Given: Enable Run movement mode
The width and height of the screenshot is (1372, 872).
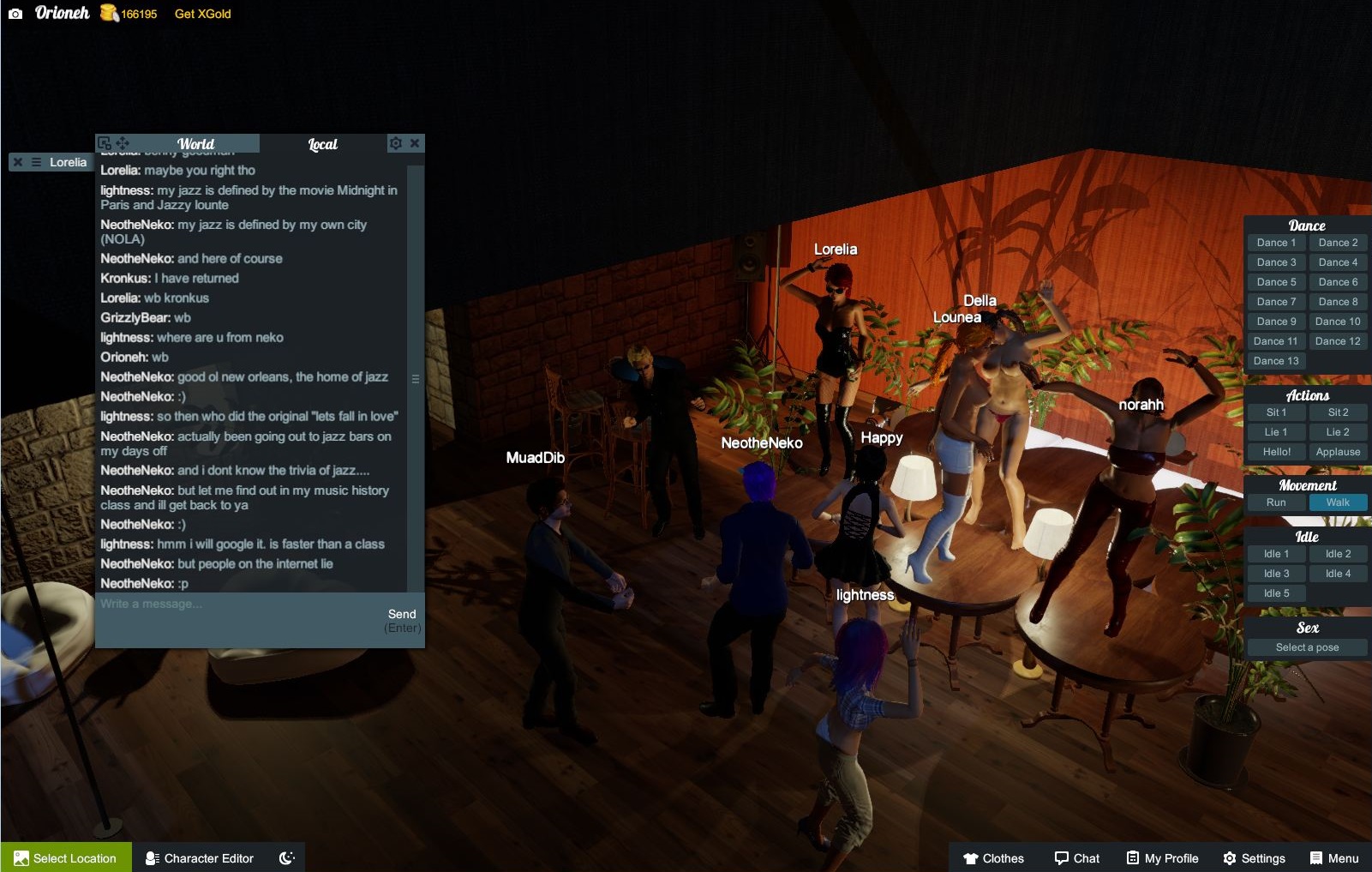Looking at the screenshot, I should [1275, 502].
